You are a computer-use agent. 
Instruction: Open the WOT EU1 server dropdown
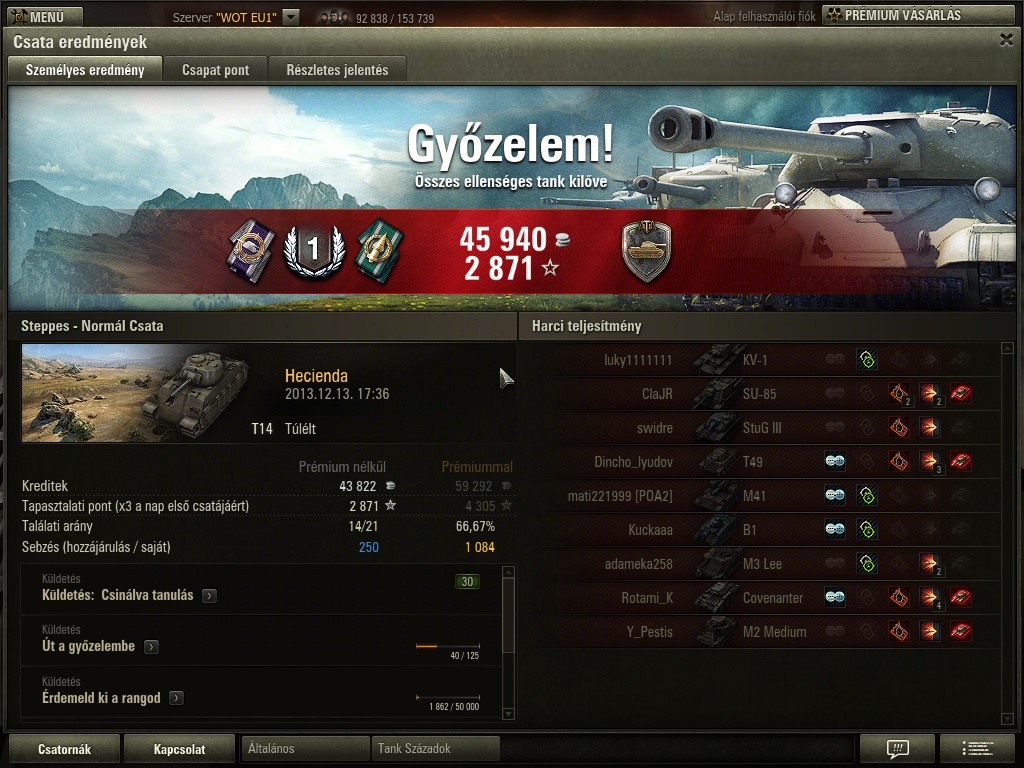[290, 17]
